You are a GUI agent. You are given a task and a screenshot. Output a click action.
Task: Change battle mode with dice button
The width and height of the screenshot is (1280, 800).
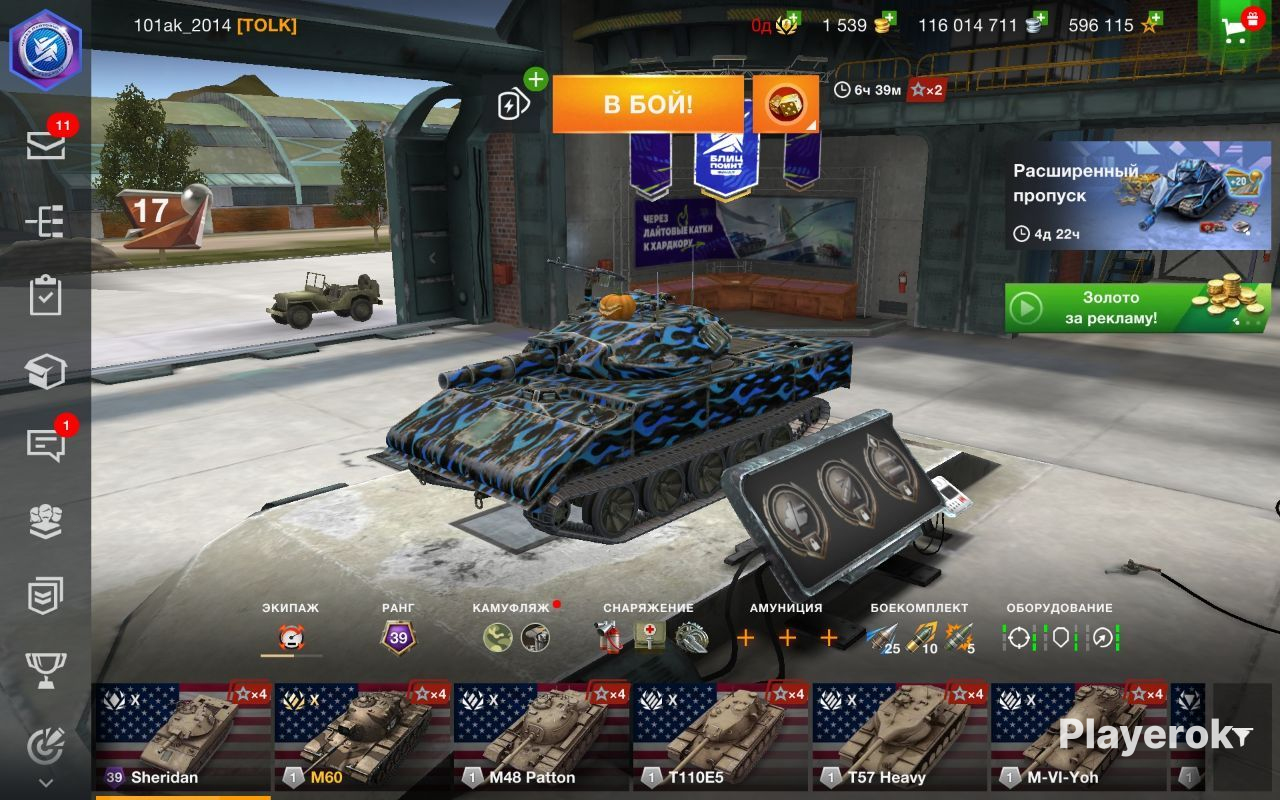pos(785,104)
